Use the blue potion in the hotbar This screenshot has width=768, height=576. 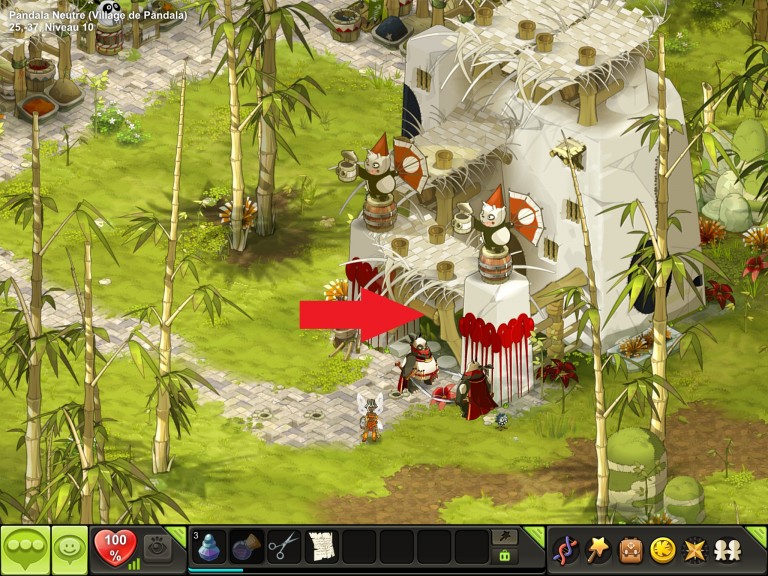click(209, 548)
